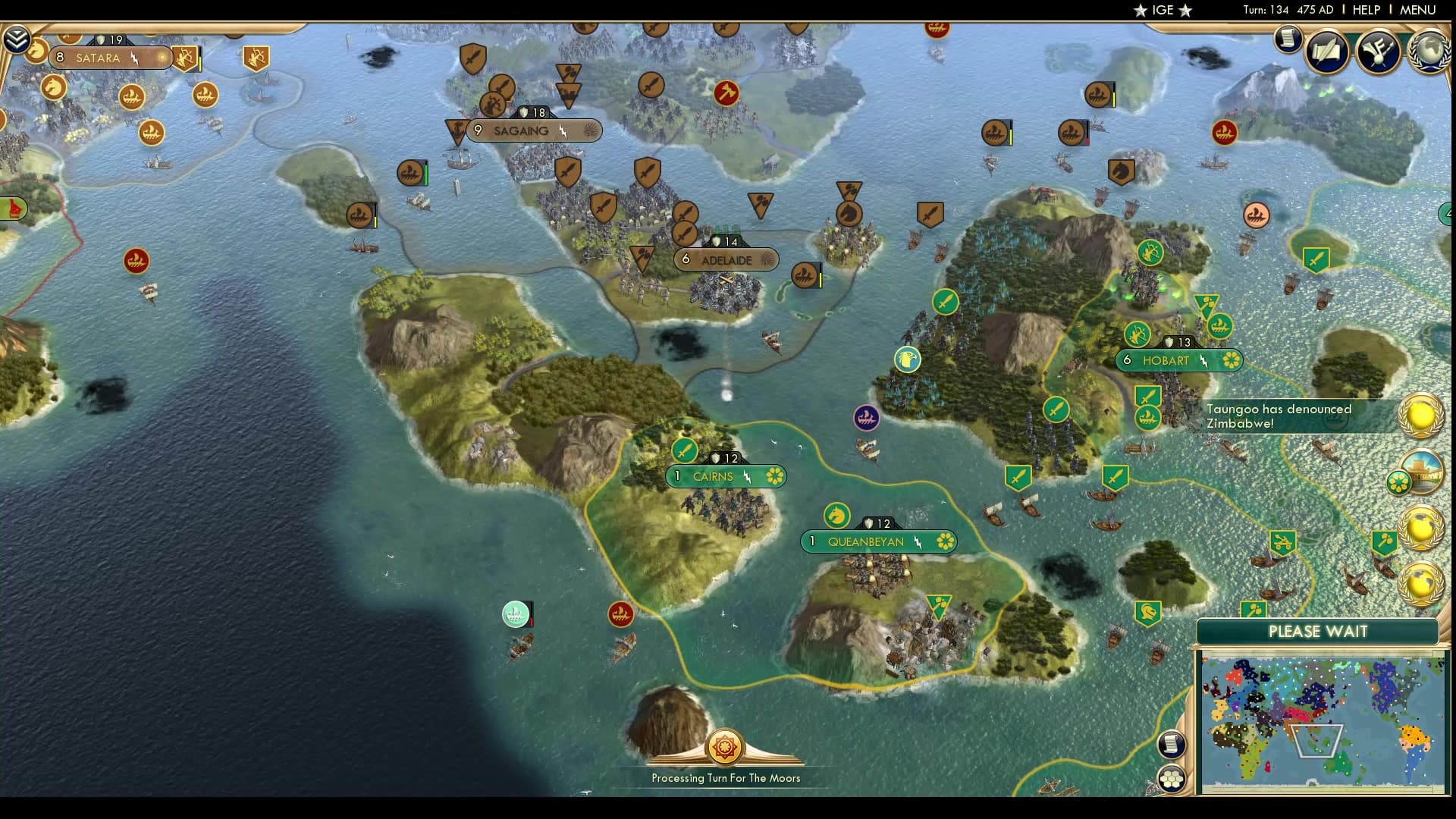Open the Culture Overview music-note icon

[1377, 53]
